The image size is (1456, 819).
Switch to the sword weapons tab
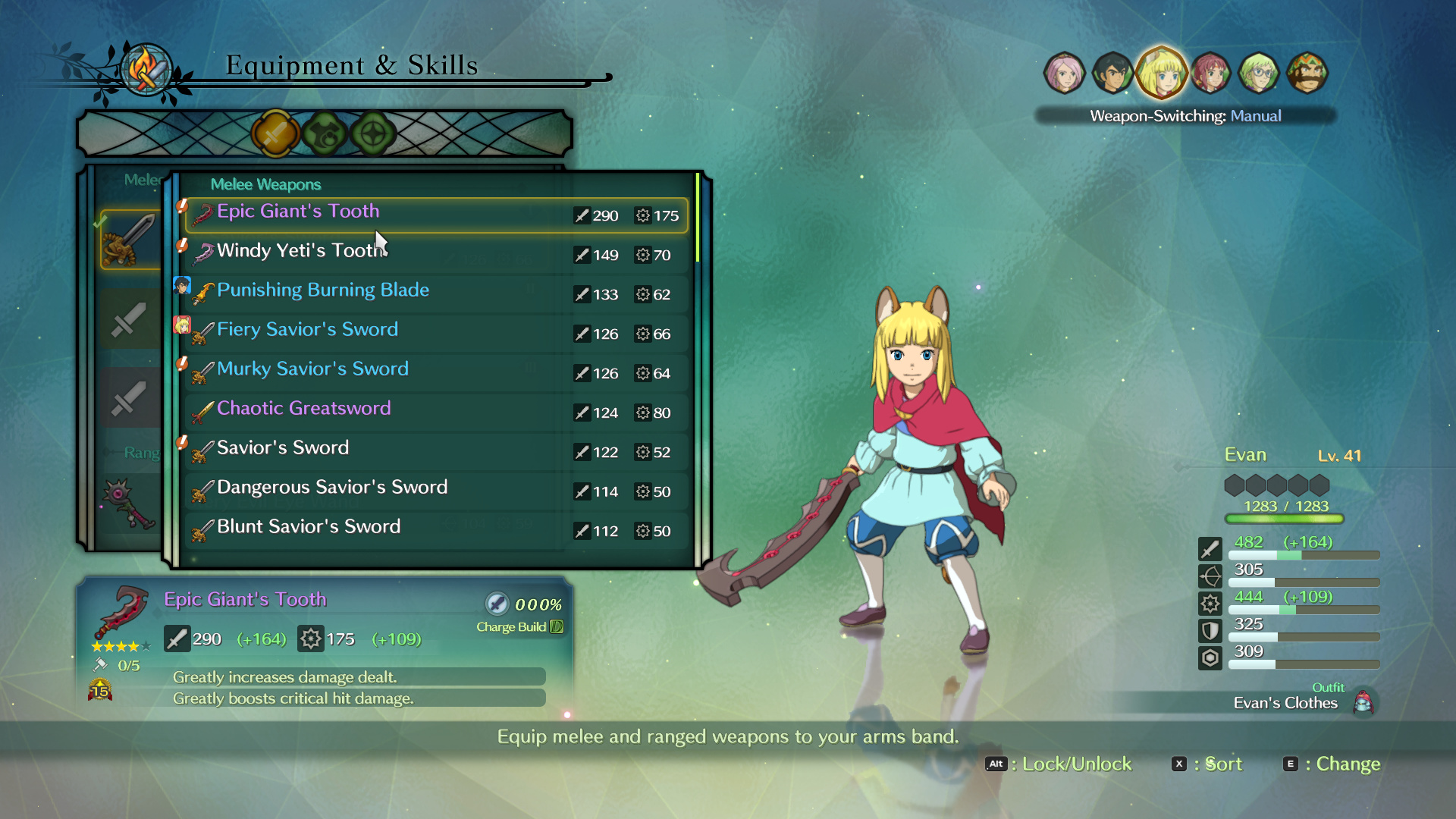tap(275, 134)
